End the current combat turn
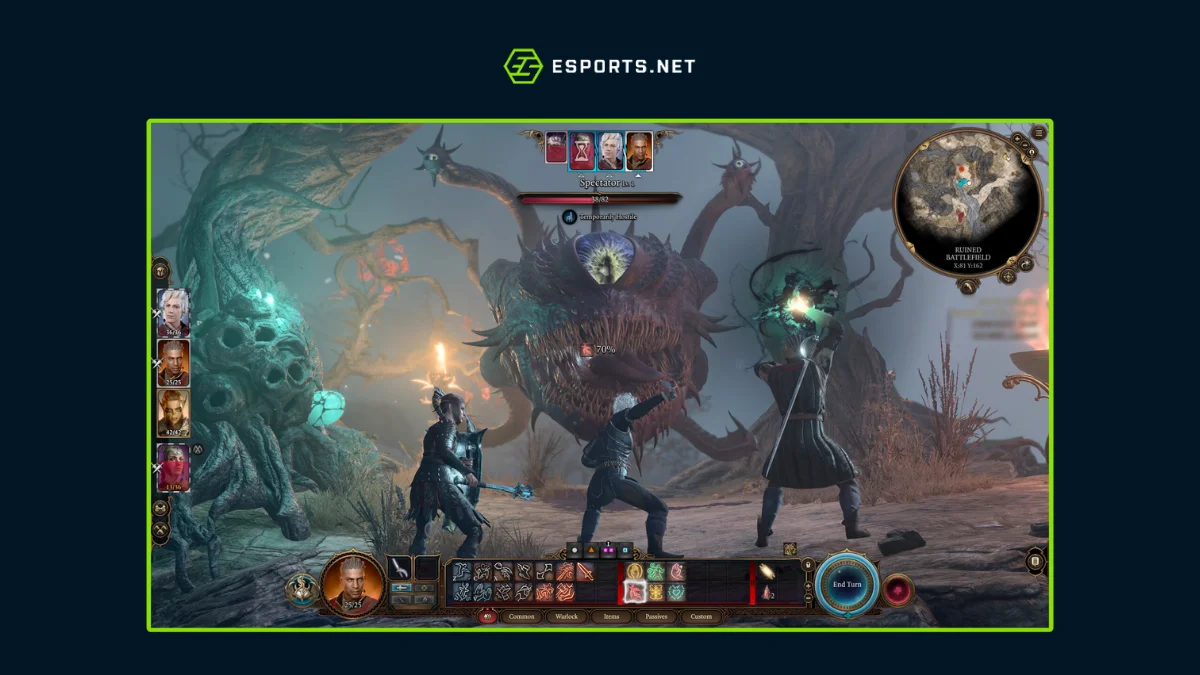Image resolution: width=1200 pixels, height=675 pixels. point(847,584)
